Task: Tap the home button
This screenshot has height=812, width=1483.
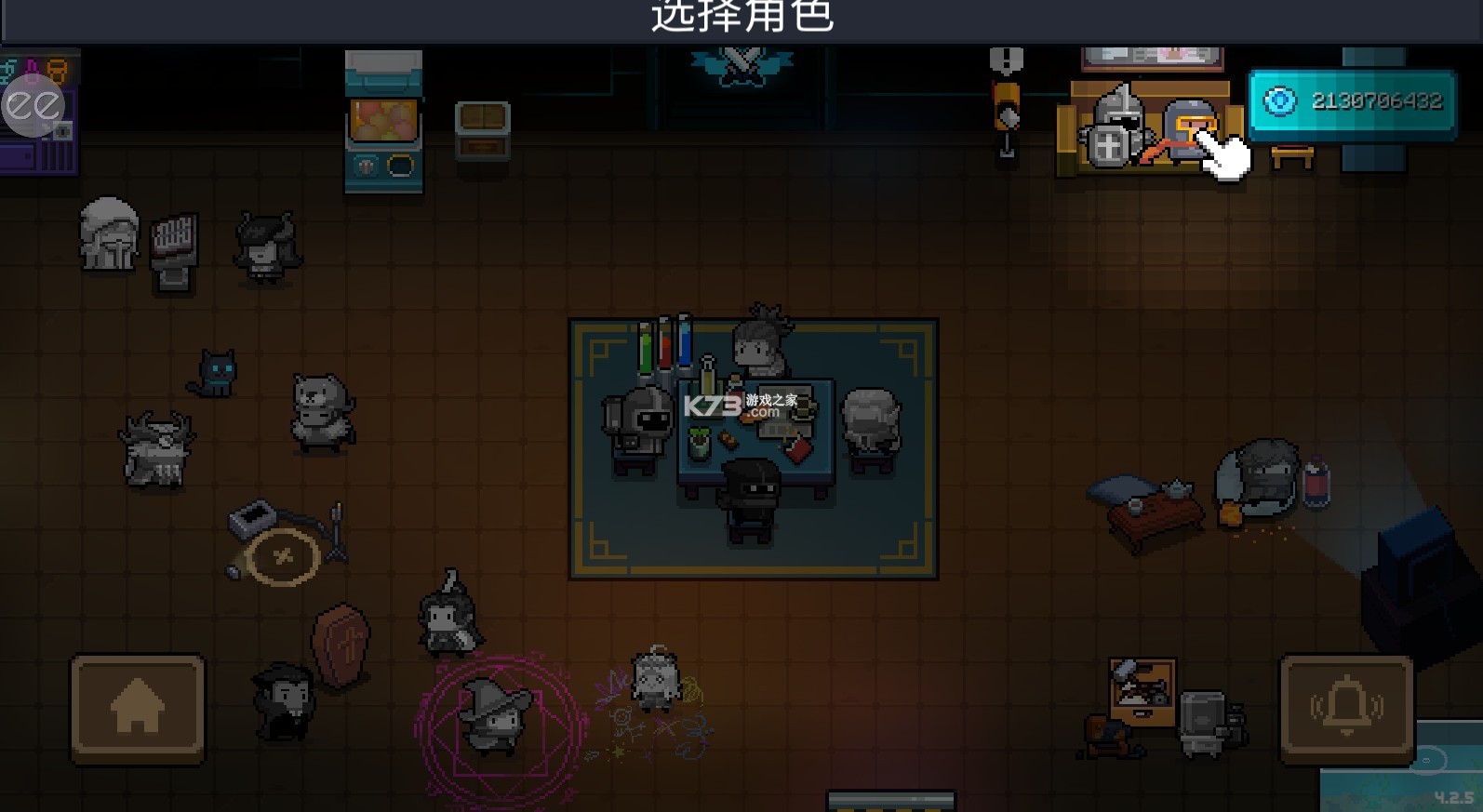Action: (x=138, y=709)
